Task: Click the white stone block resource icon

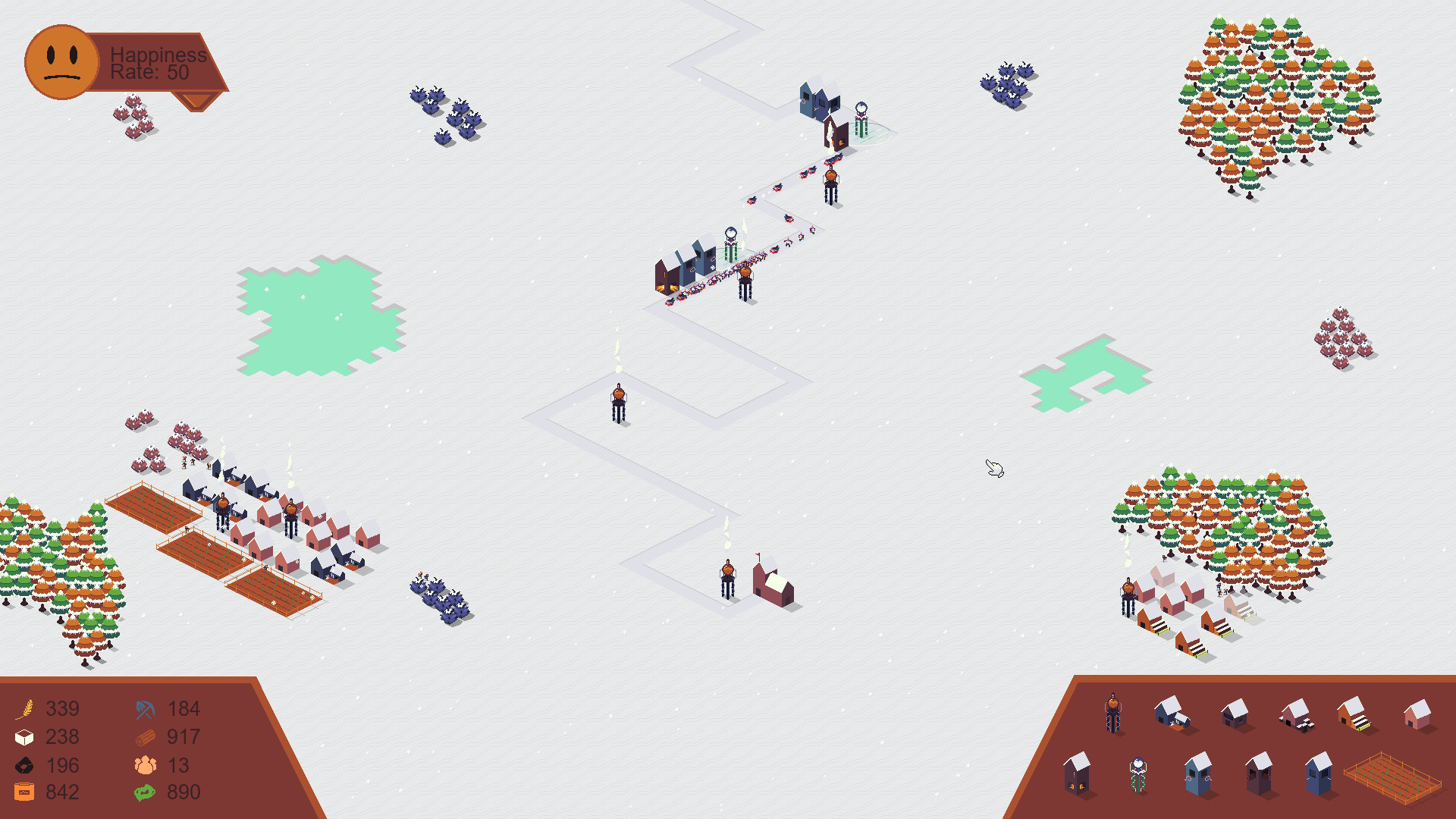Action: click(25, 736)
